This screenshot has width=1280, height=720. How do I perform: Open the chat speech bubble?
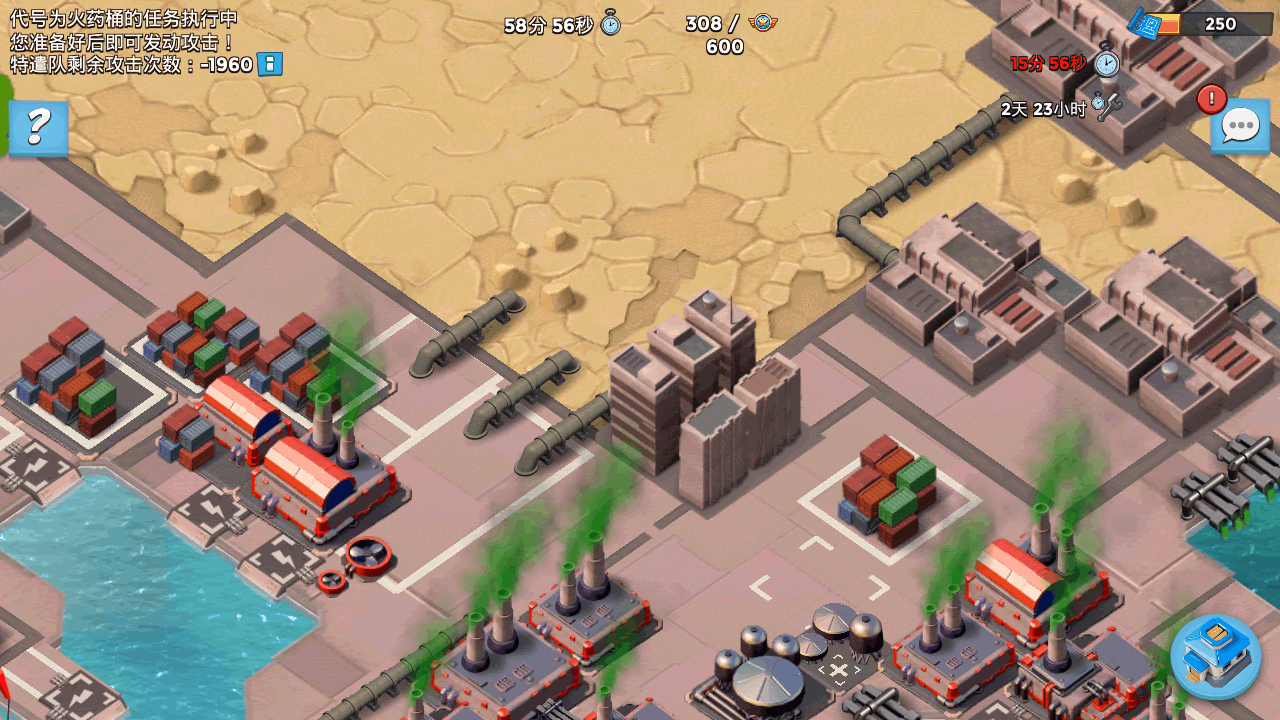pos(1240,127)
